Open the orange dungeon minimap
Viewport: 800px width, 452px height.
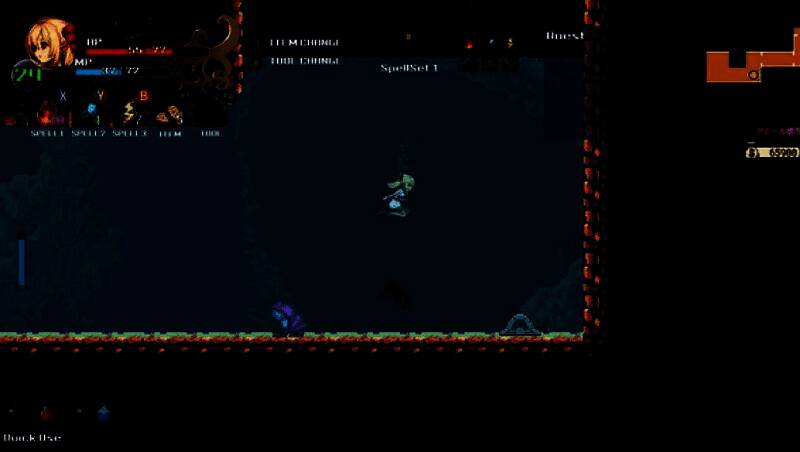point(749,64)
